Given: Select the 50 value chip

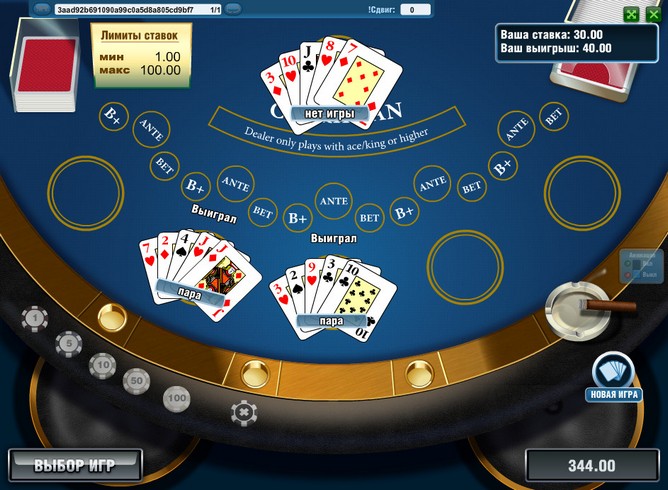Looking at the screenshot, I should pos(136,380).
